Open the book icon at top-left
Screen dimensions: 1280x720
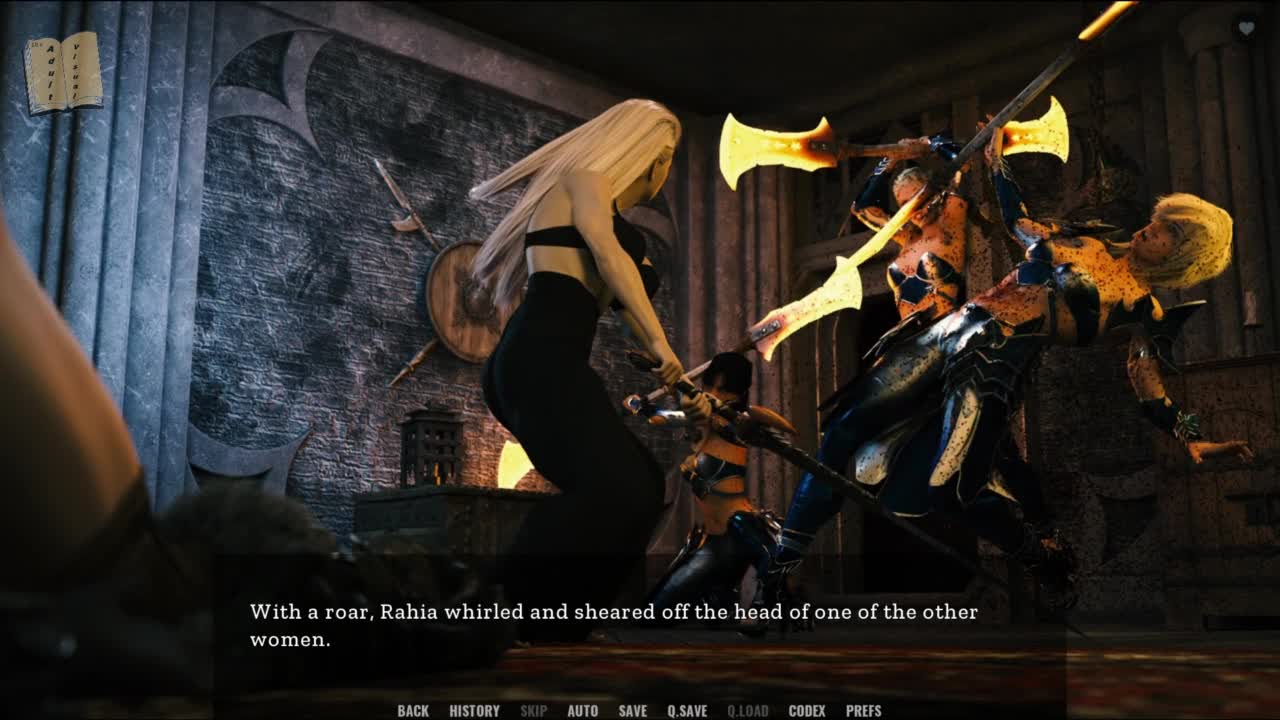point(63,72)
